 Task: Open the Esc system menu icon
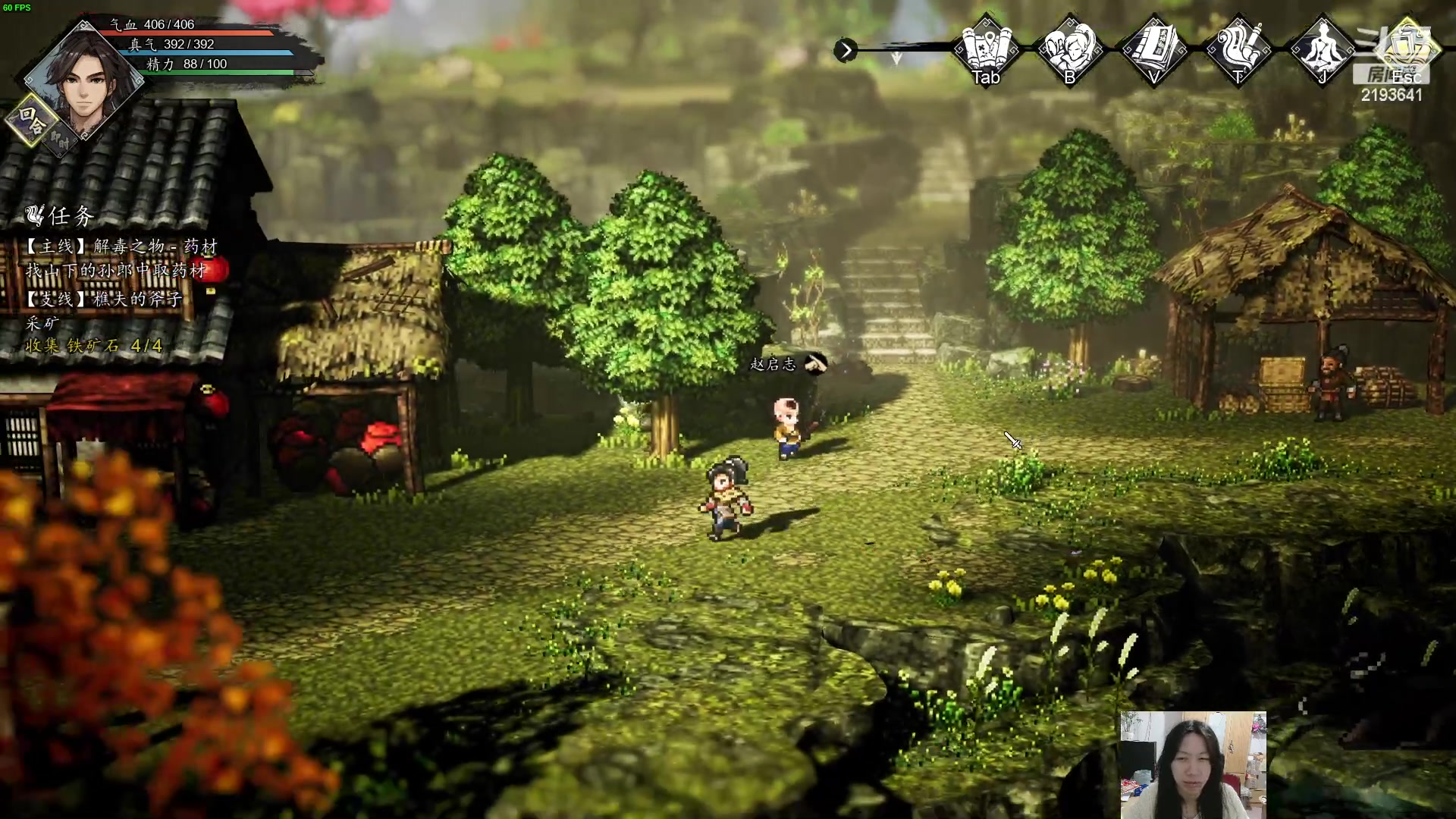click(1407, 49)
